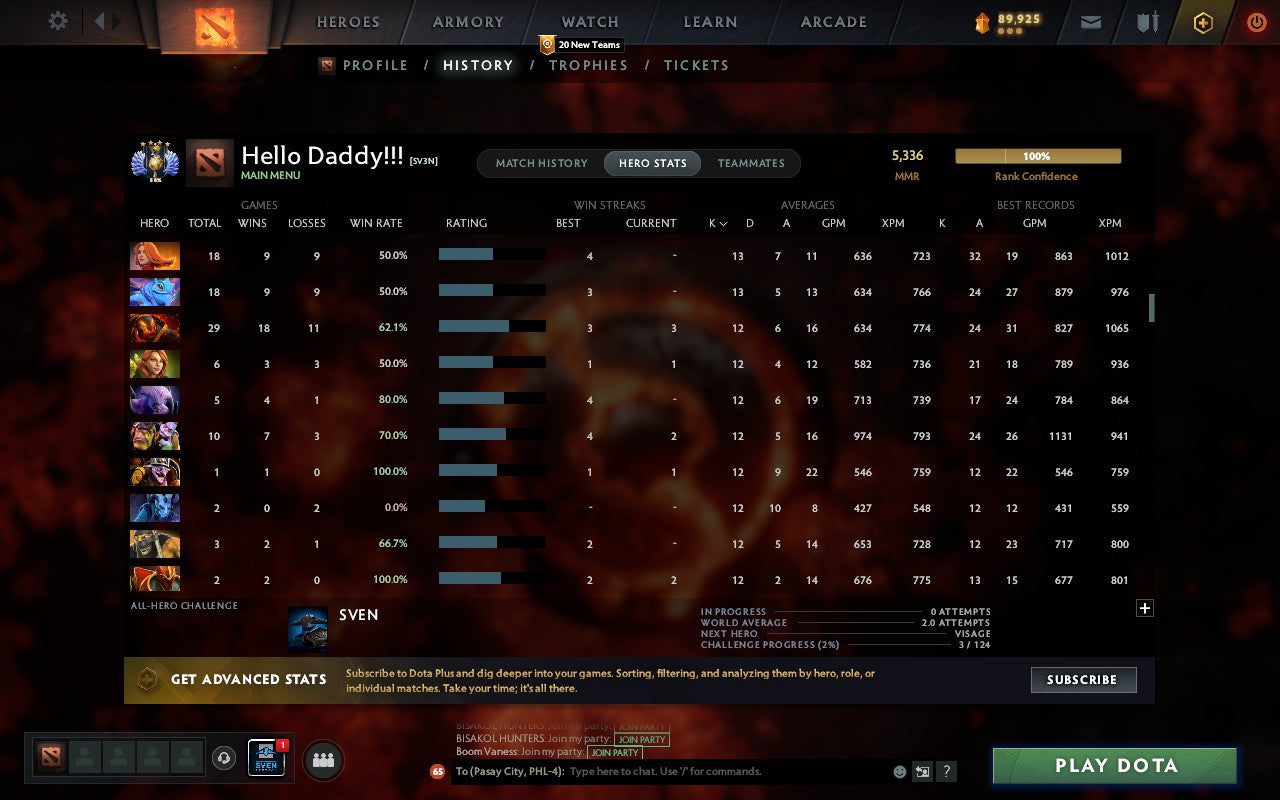Click the Subscribe button for Dota Plus
This screenshot has height=800, width=1280.
click(x=1083, y=680)
